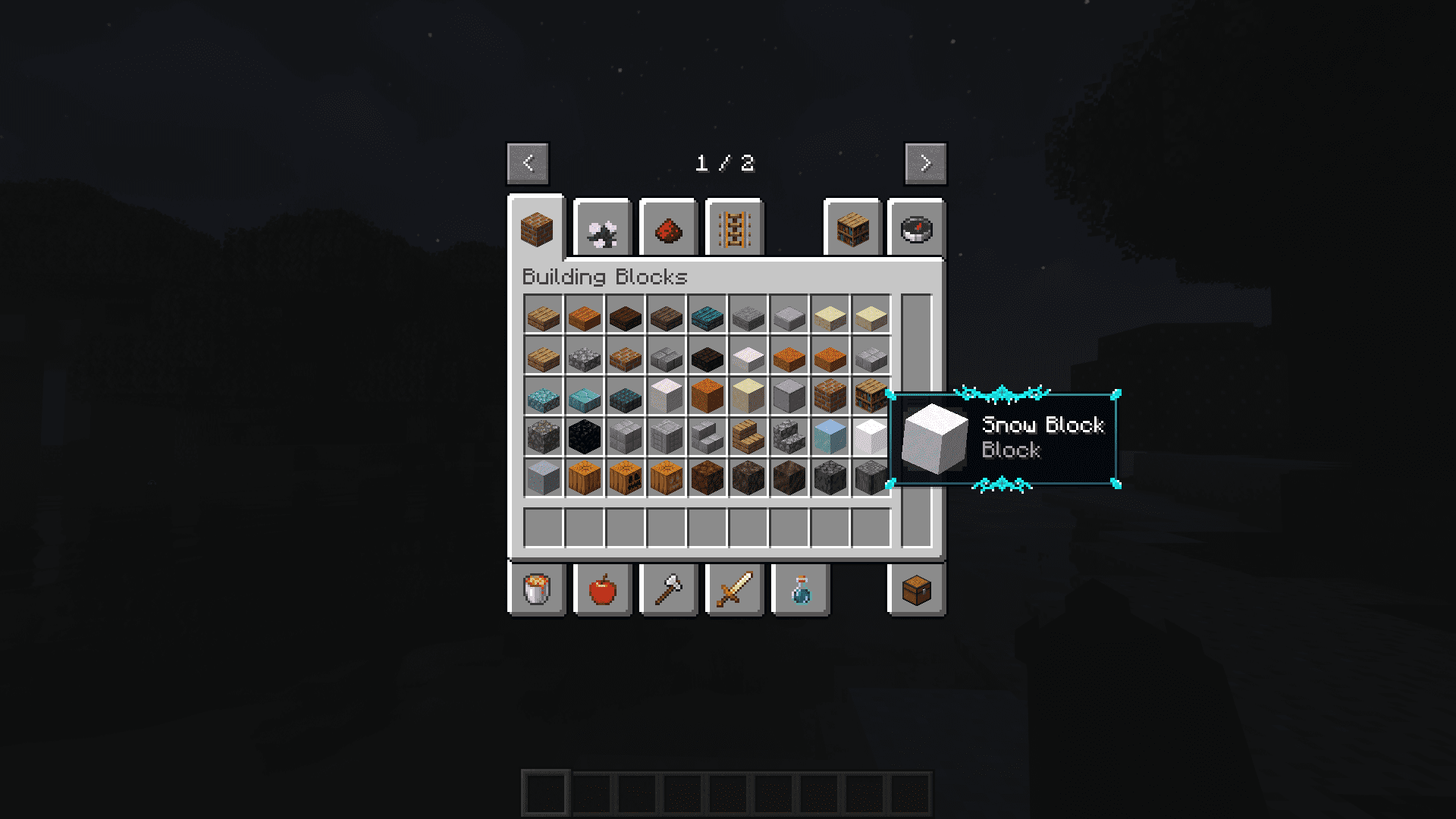Open the chest survival inventory tab

pos(916,590)
